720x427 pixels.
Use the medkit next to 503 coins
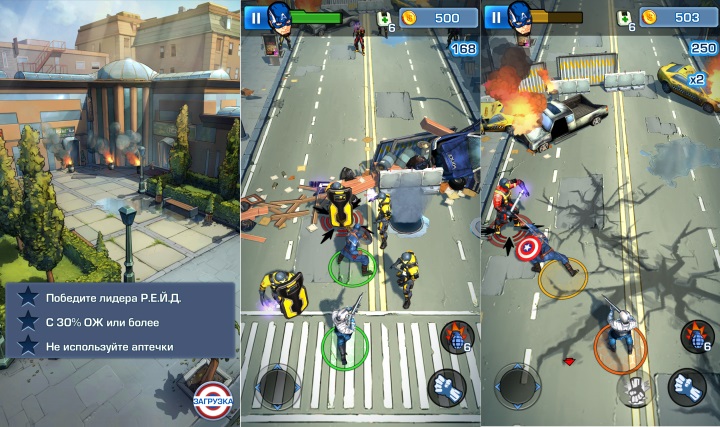tap(626, 20)
